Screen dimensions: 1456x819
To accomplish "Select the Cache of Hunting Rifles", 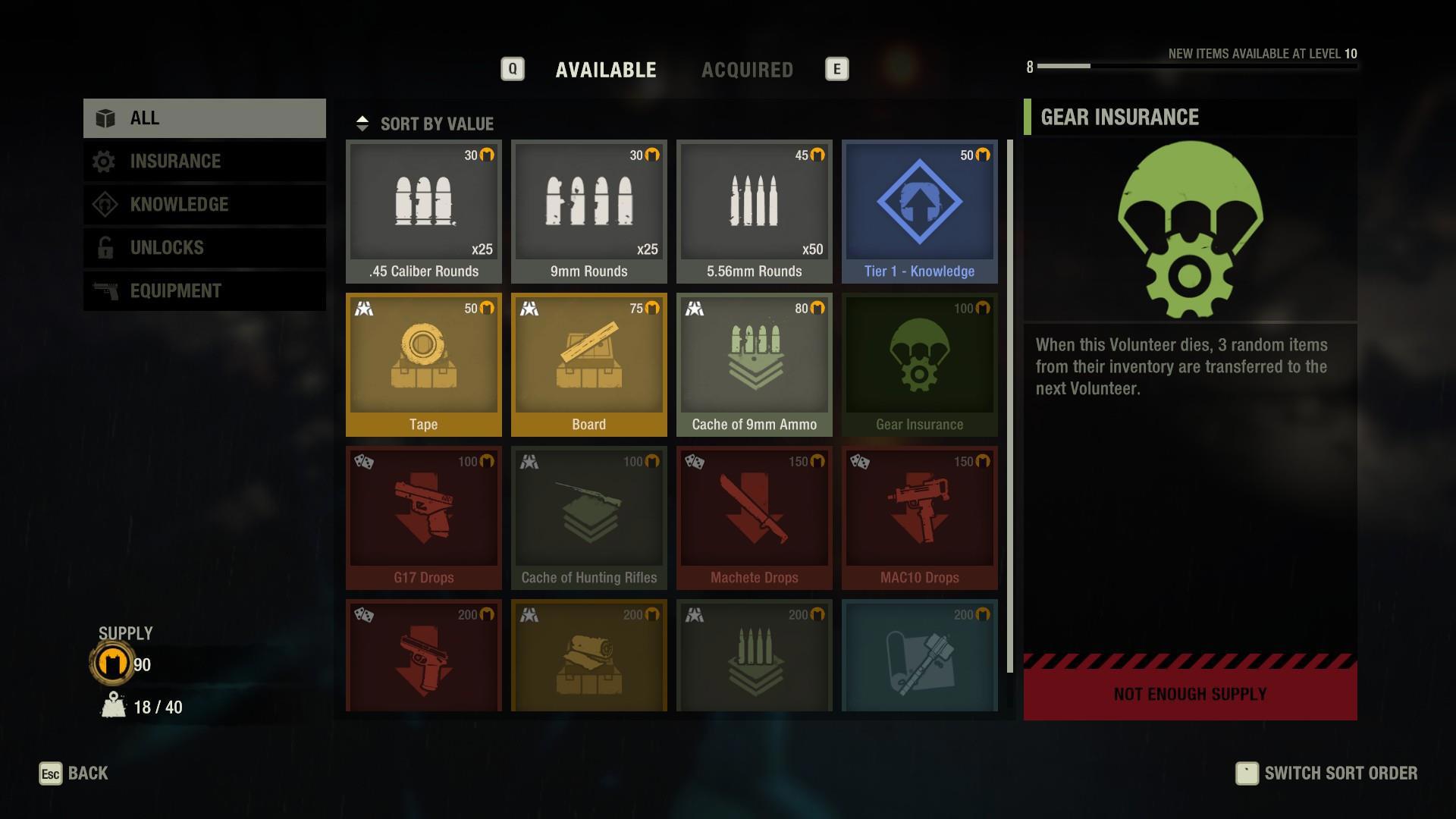I will [588, 517].
